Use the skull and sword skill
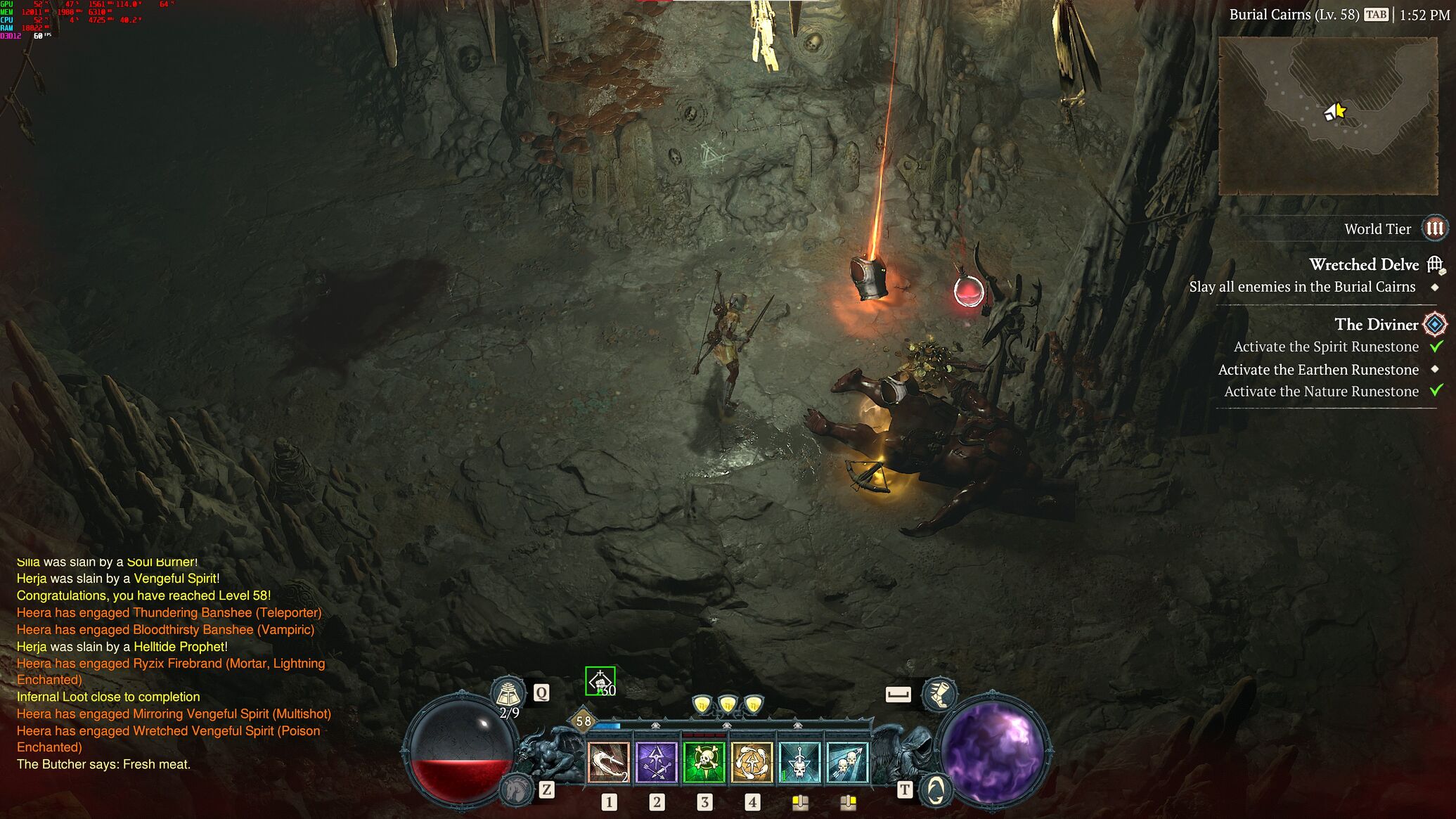The width and height of the screenshot is (1456, 819). point(799,762)
